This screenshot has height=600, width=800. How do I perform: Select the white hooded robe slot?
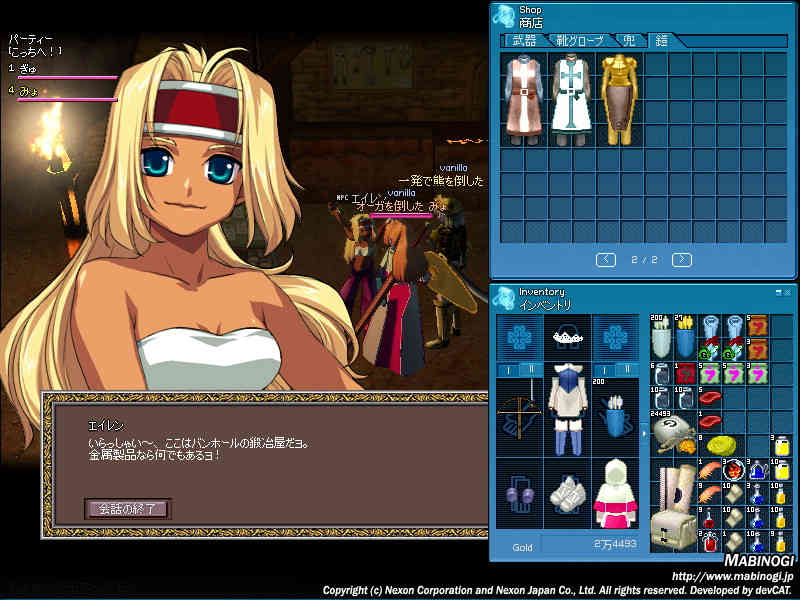click(616, 497)
